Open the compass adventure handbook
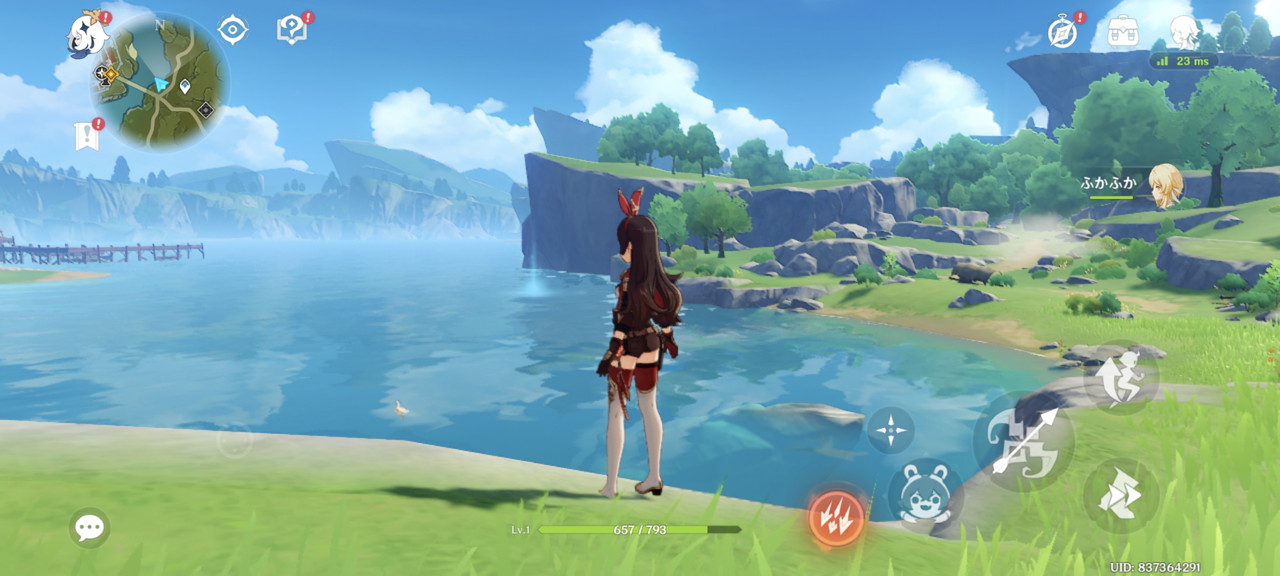The height and width of the screenshot is (576, 1280). point(1062,31)
